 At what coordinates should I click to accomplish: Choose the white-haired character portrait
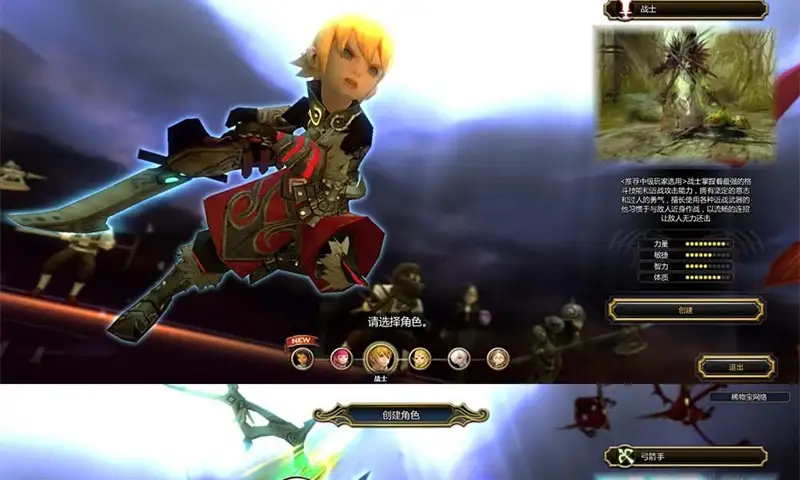(x=459, y=358)
